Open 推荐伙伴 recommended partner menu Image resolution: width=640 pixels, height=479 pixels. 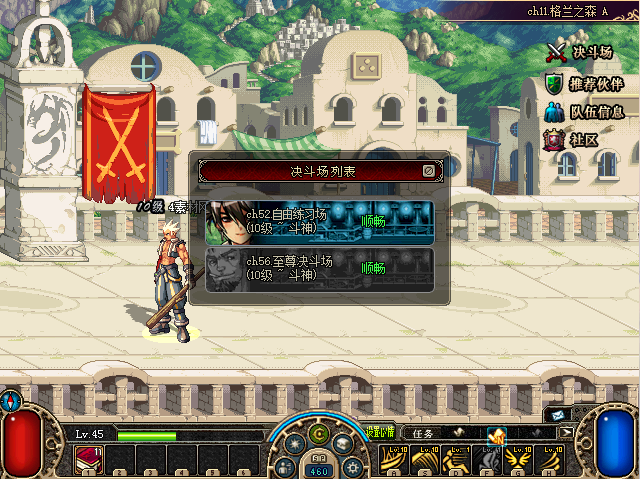point(584,83)
